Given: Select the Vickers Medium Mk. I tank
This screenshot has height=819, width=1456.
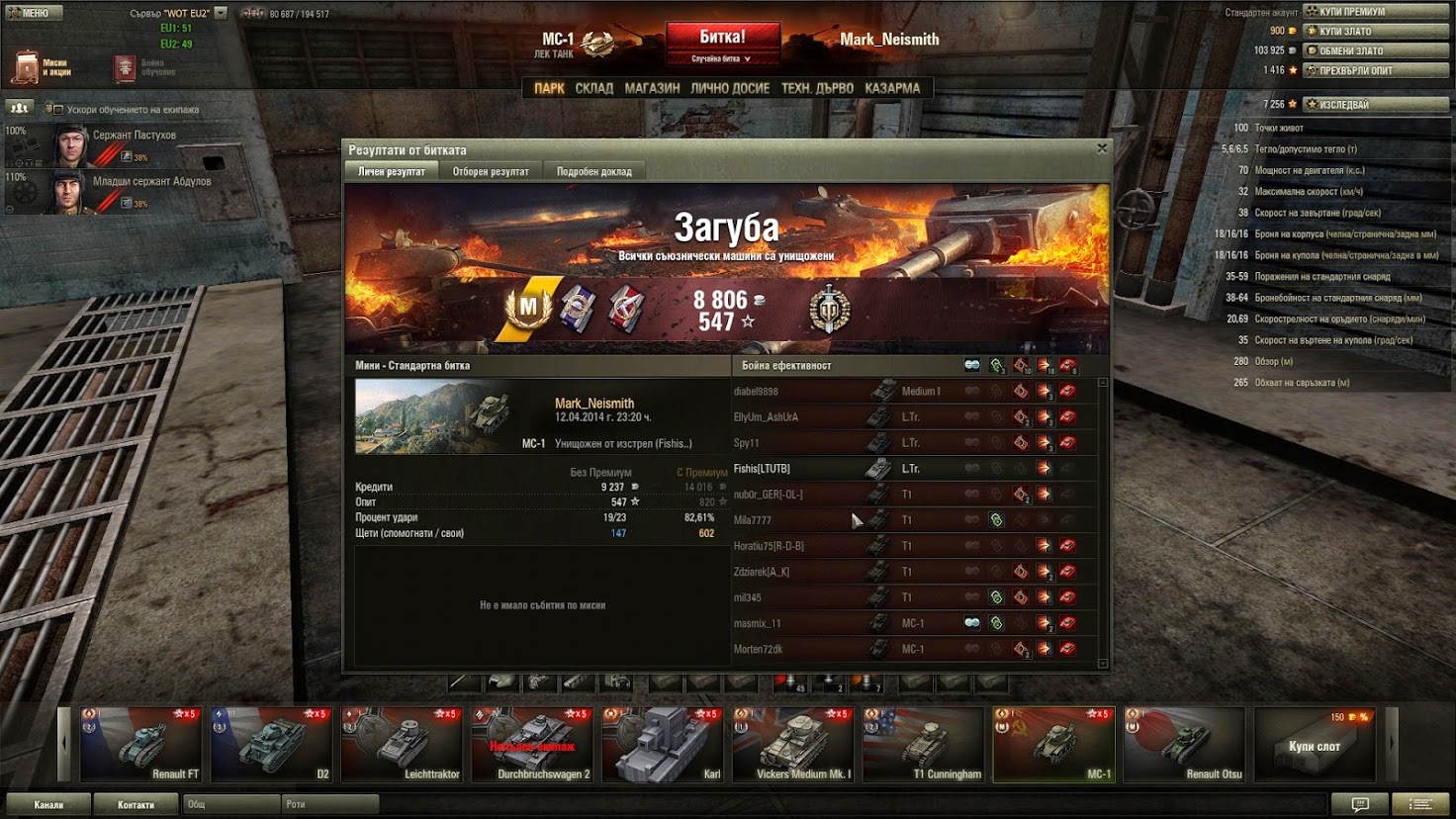Looking at the screenshot, I should (793, 744).
